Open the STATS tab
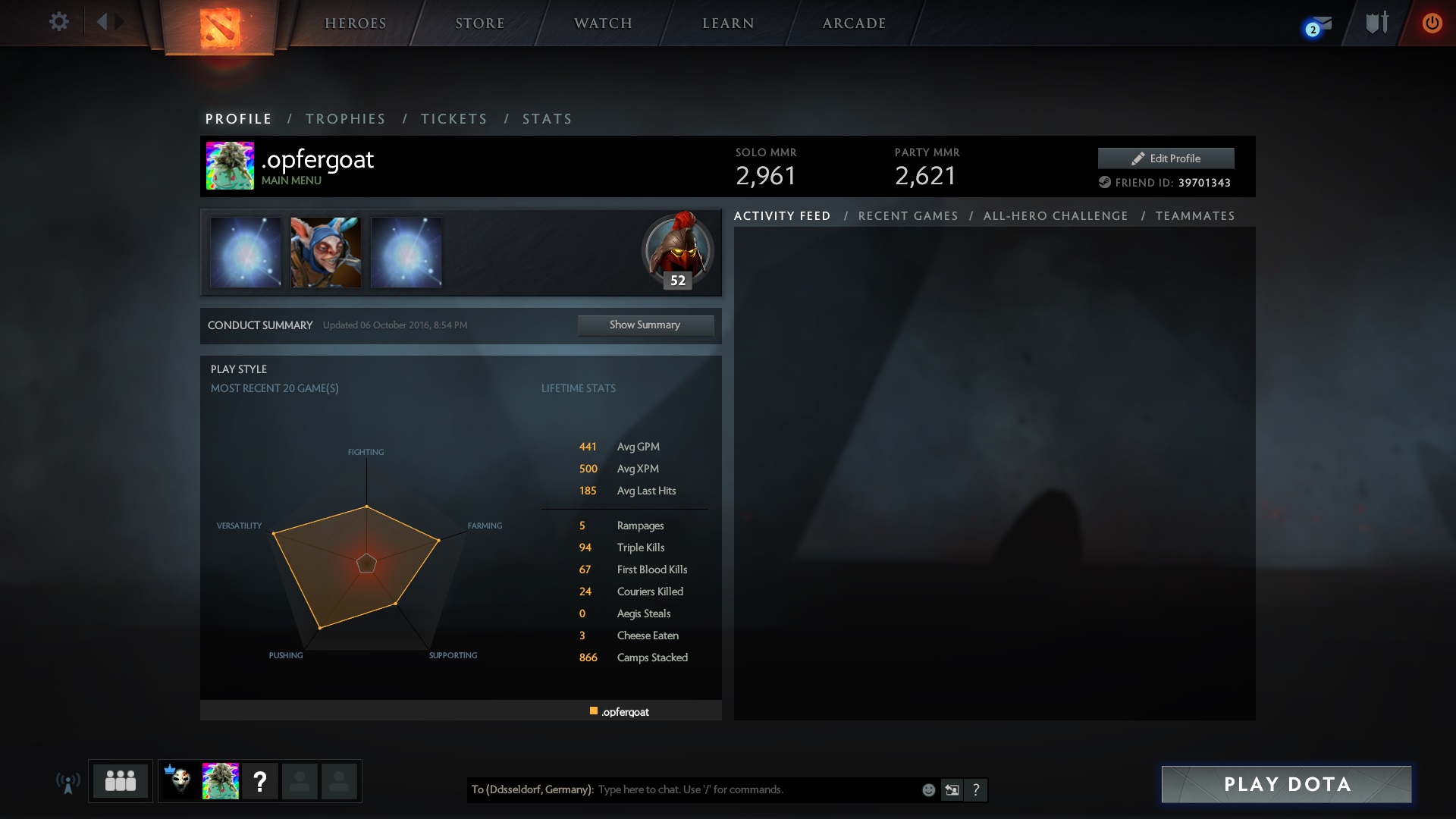The width and height of the screenshot is (1456, 819). coord(547,119)
